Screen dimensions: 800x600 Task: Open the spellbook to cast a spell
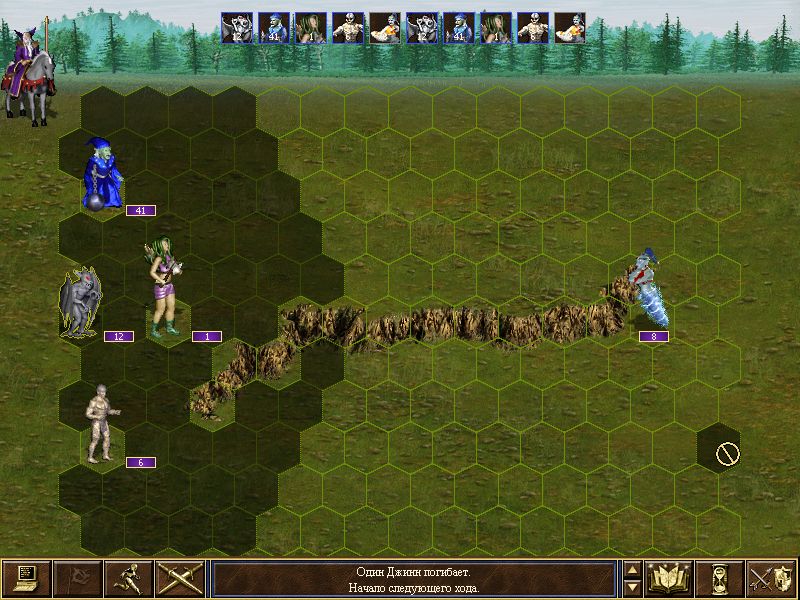tap(669, 578)
